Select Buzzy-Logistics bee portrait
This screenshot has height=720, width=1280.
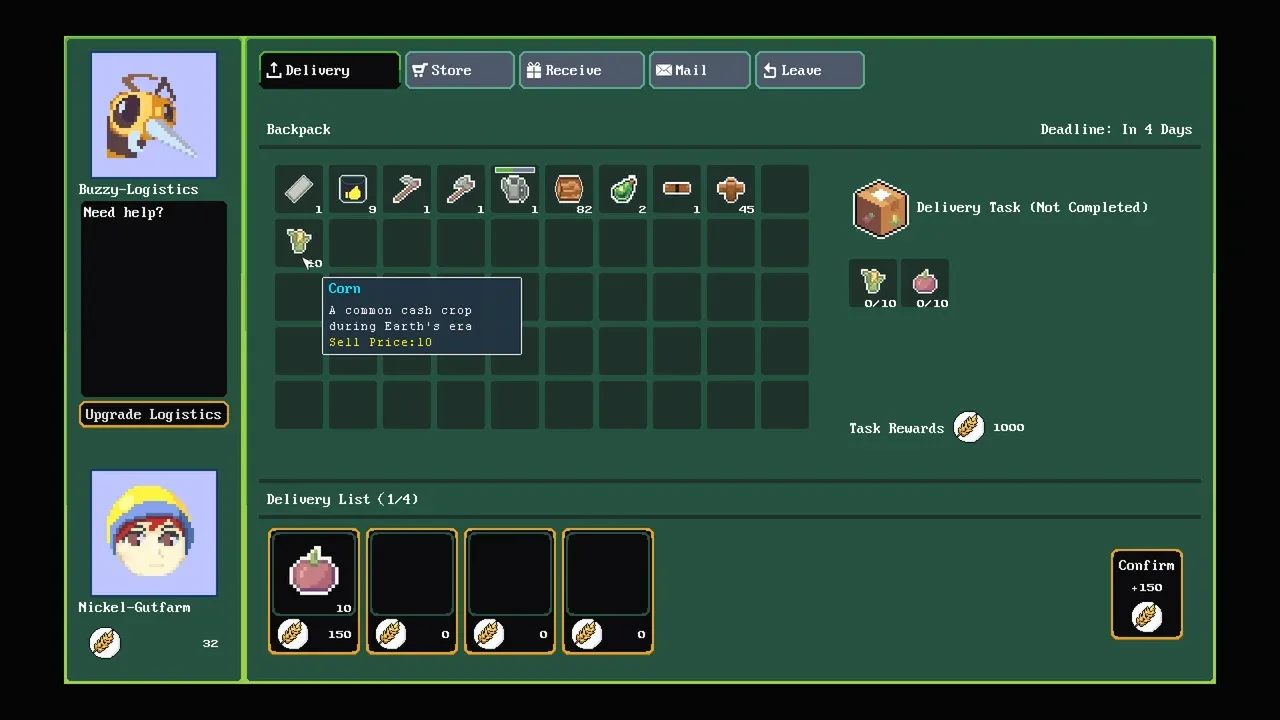click(x=154, y=114)
